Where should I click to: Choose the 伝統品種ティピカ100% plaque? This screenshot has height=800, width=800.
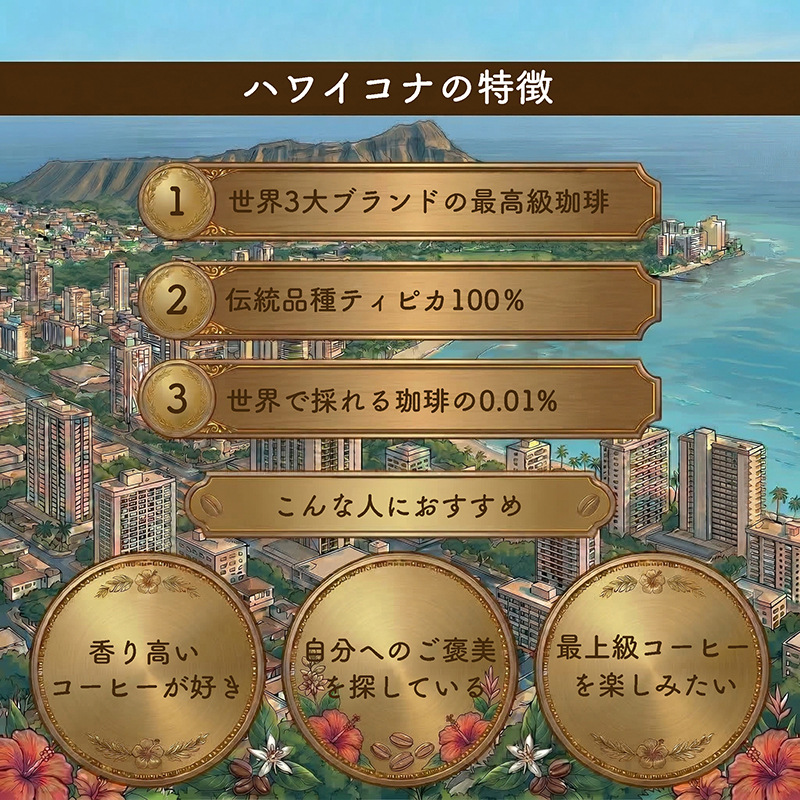(400, 301)
